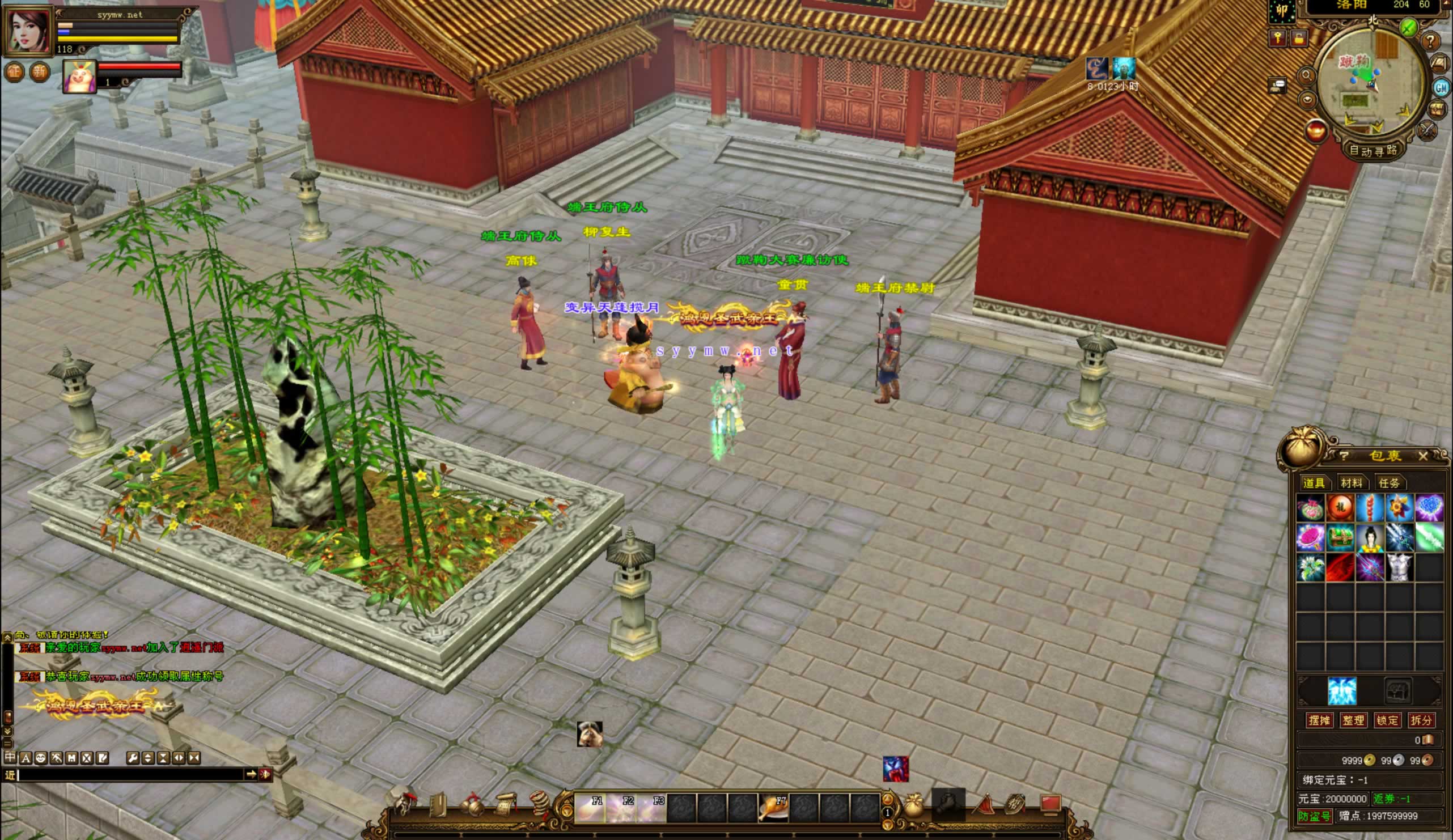Select the pet portrait icon

79,76
